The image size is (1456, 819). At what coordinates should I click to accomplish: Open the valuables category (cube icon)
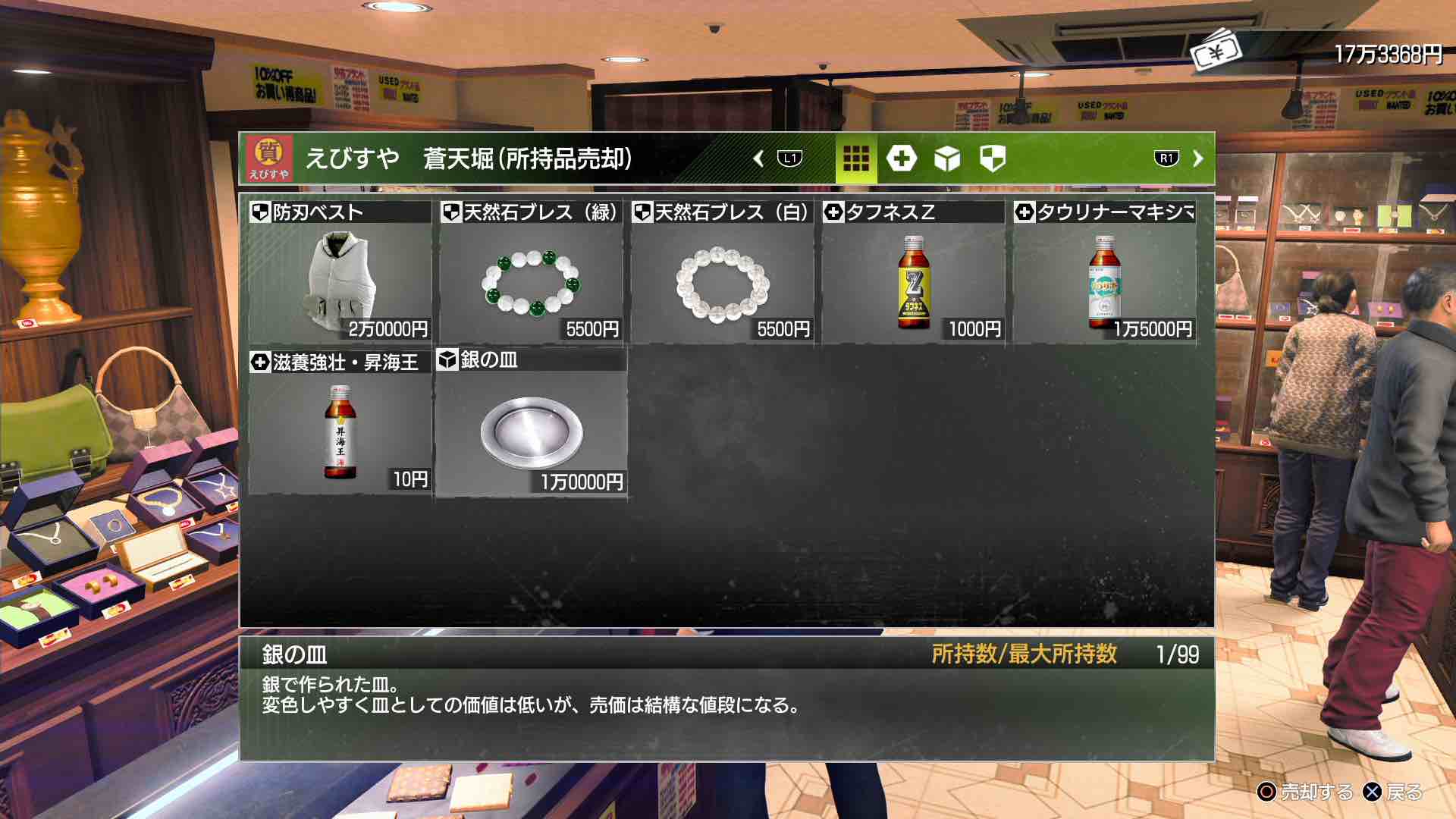coord(947,159)
